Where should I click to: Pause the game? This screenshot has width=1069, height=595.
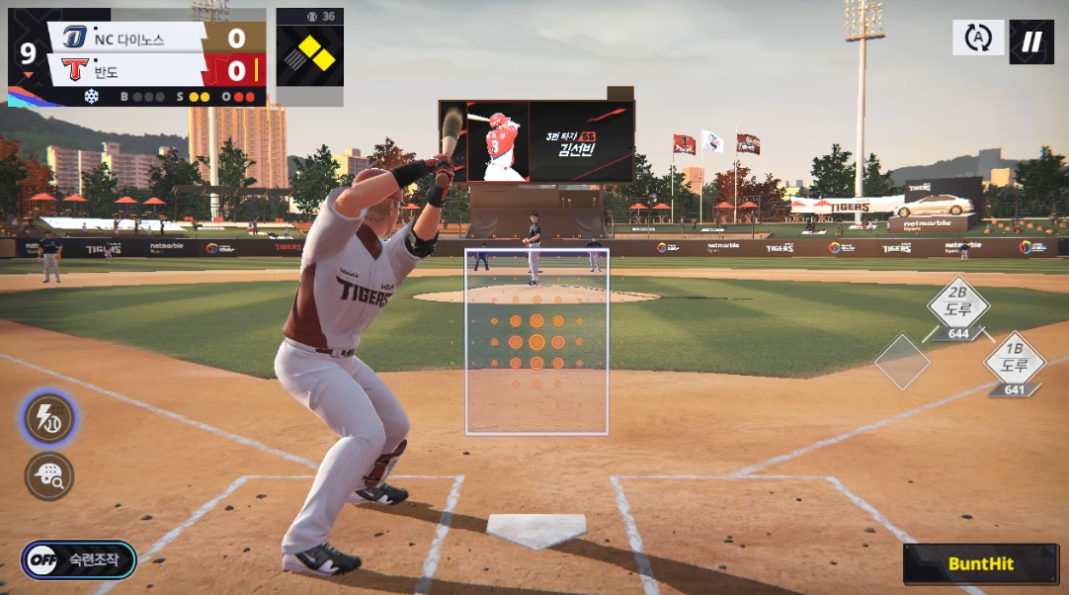(x=1031, y=41)
